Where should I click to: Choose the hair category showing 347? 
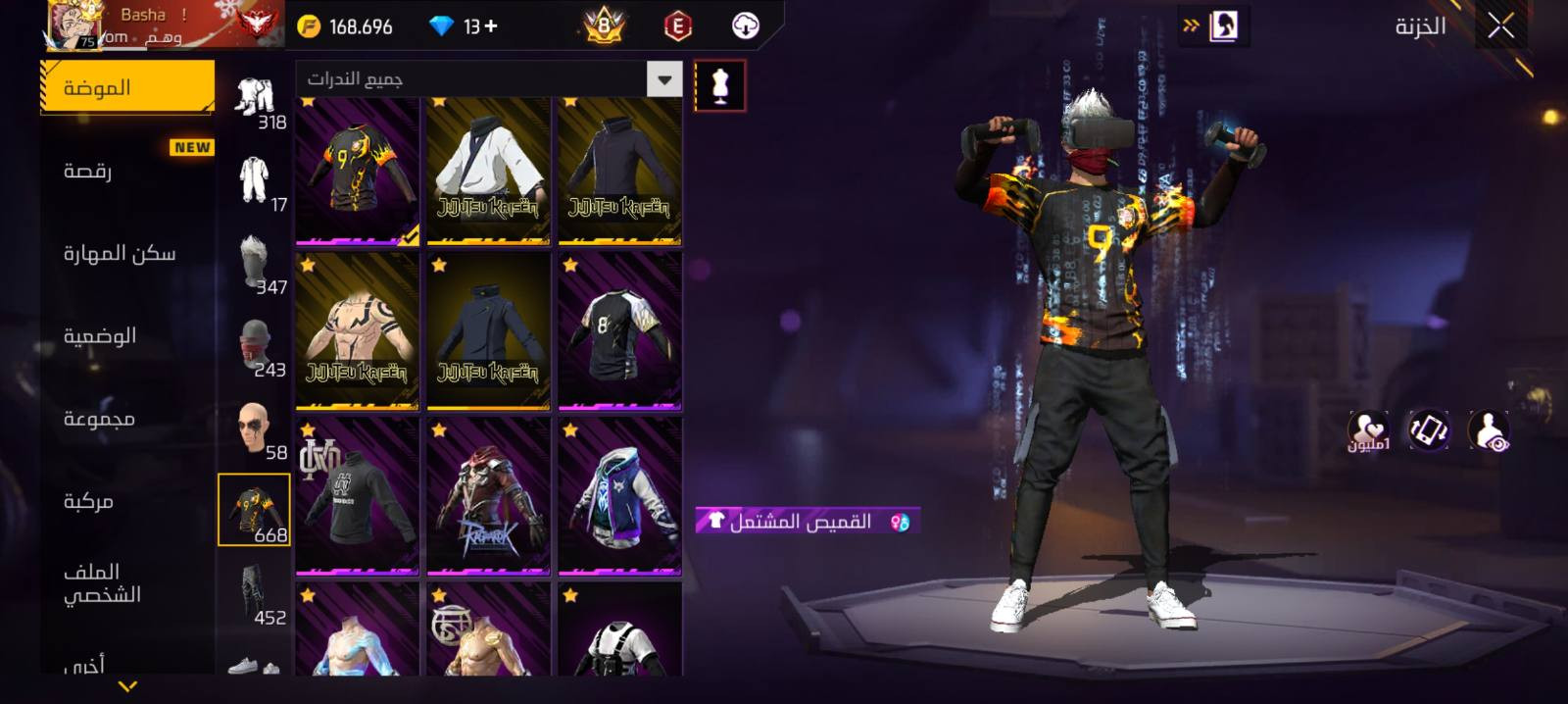point(255,266)
